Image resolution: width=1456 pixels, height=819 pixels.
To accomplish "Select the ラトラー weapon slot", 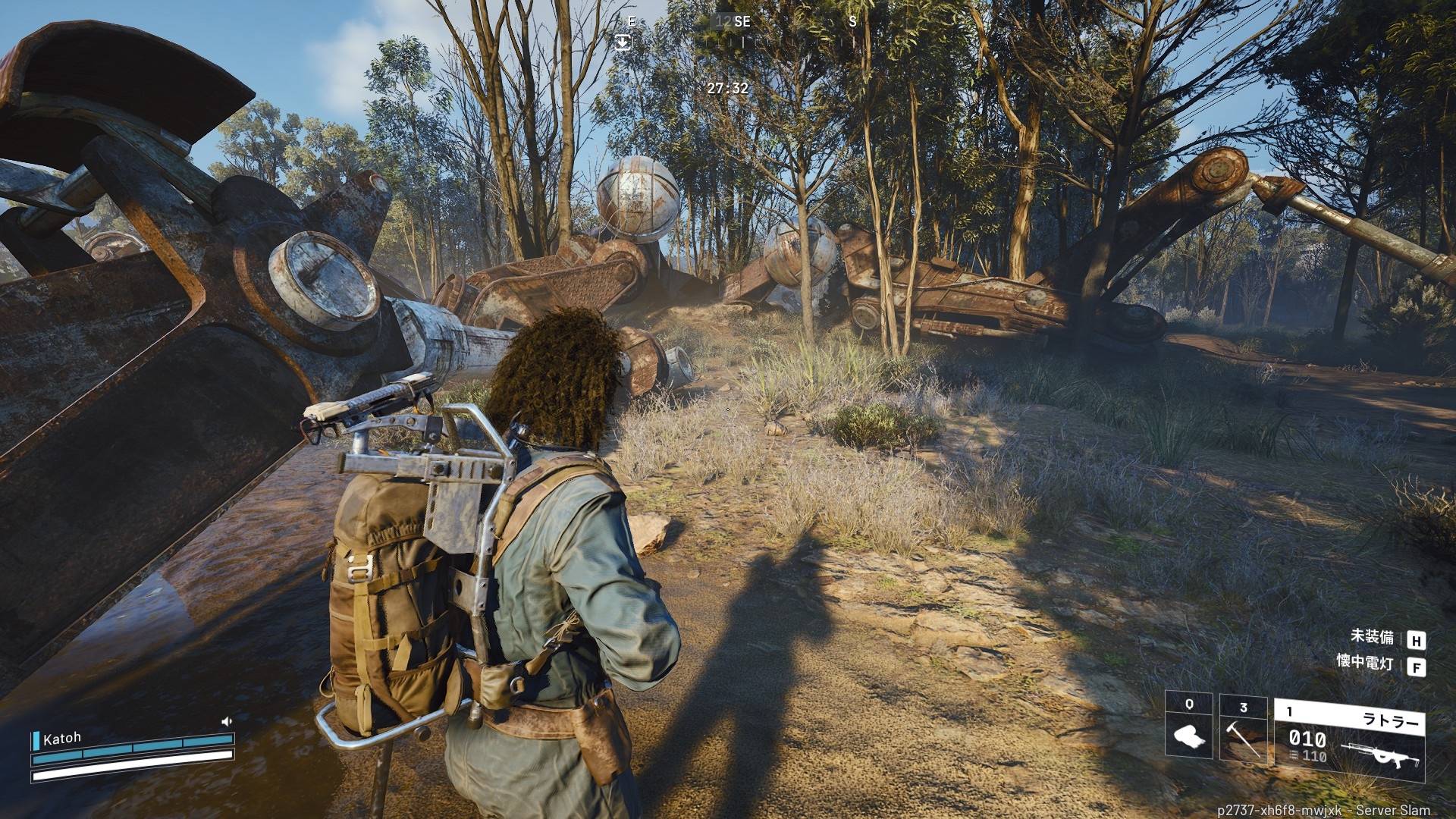I will (x=1349, y=741).
